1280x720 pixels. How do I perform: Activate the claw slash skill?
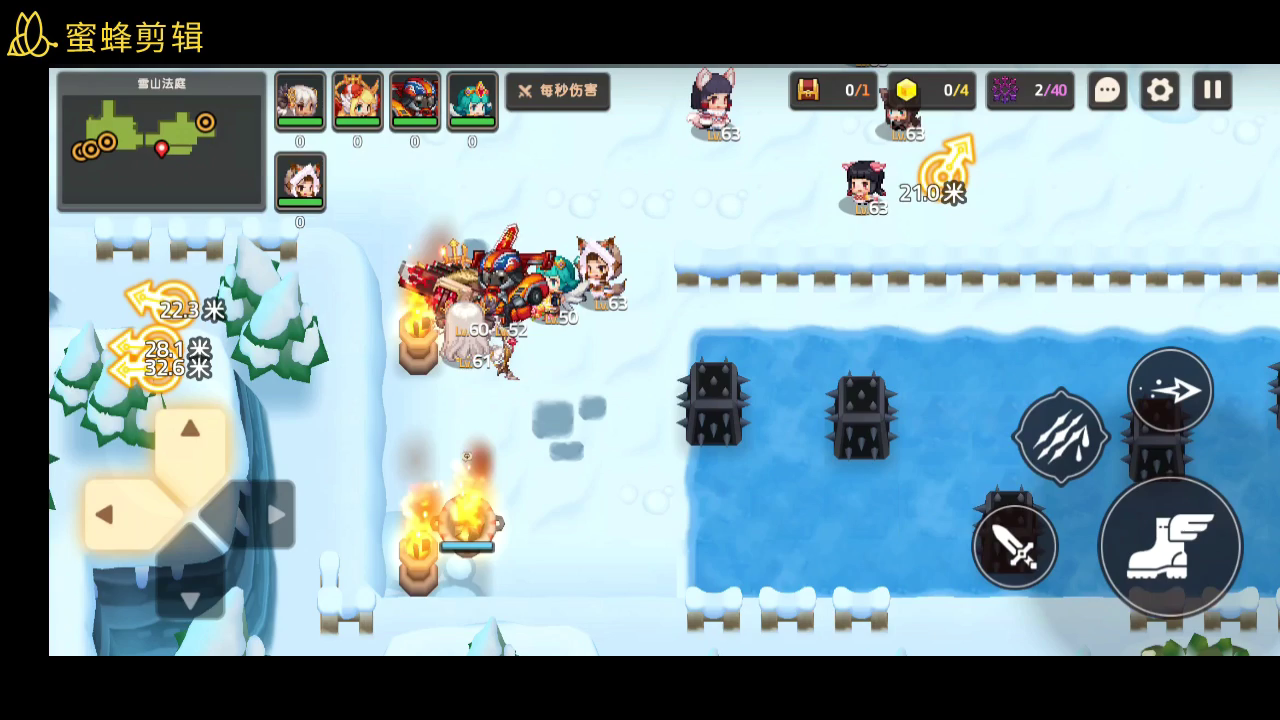1060,437
